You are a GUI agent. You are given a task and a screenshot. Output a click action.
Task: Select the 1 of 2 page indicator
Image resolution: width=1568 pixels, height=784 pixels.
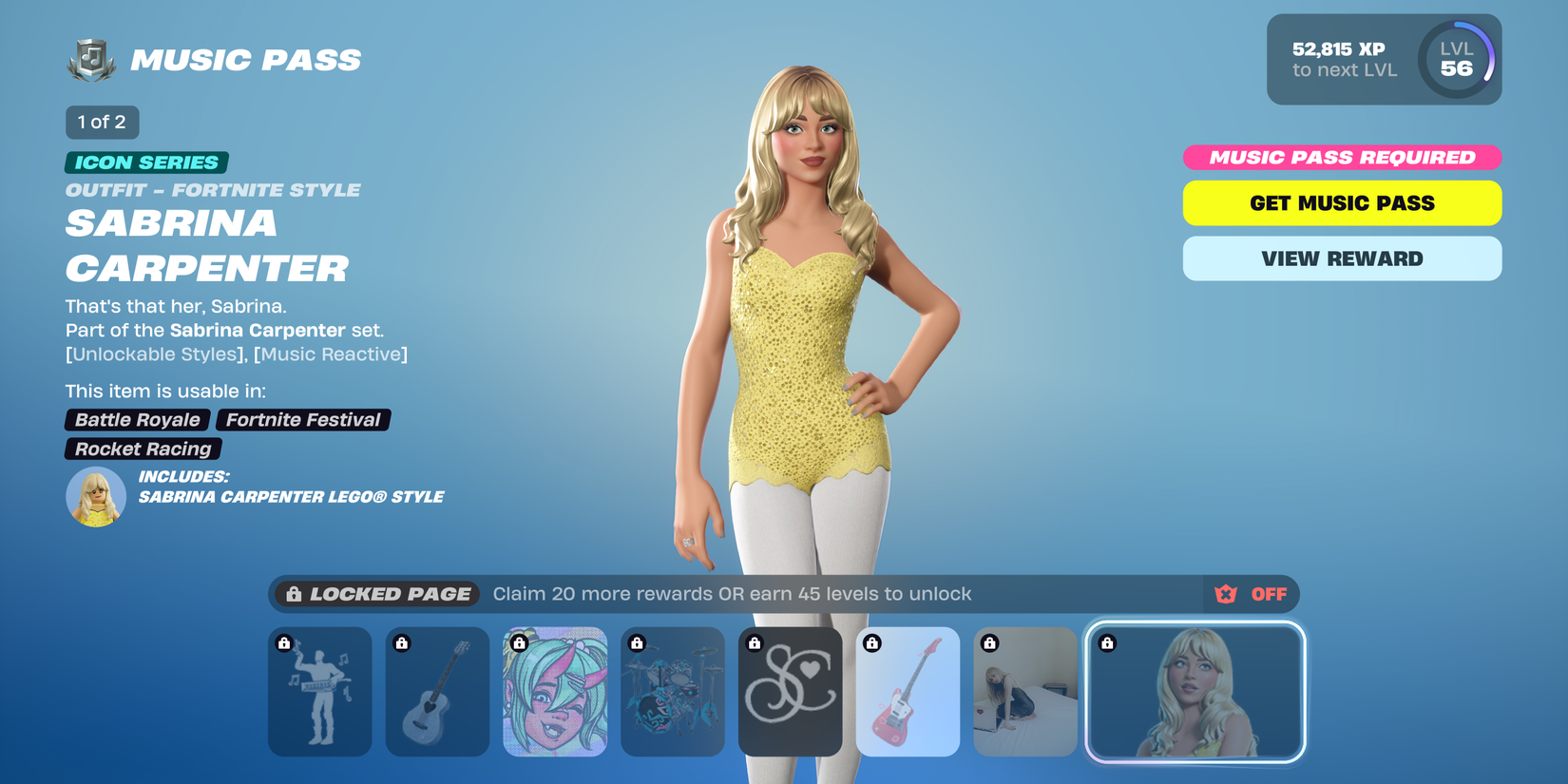102,122
